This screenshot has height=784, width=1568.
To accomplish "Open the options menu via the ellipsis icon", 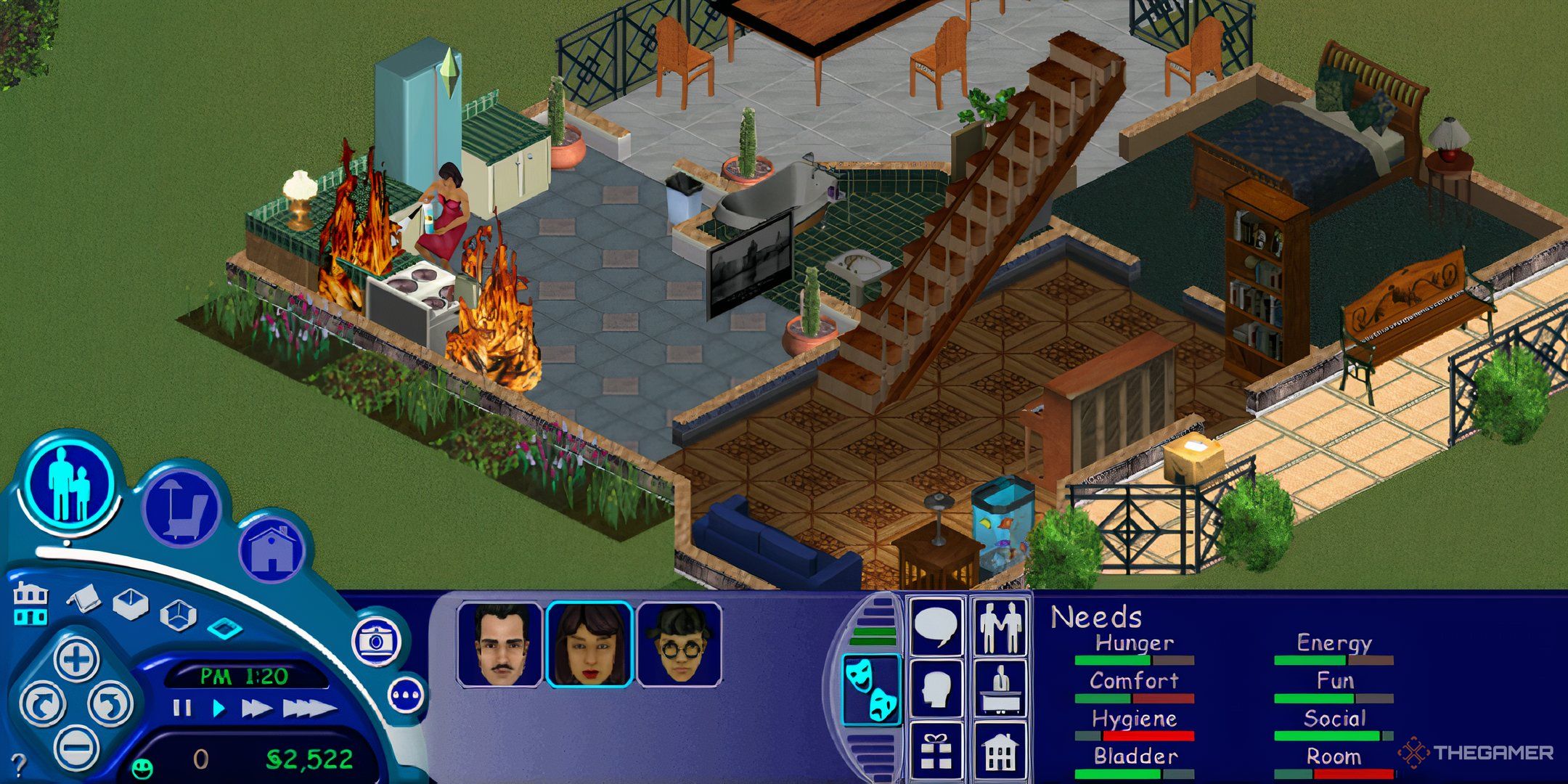I will (405, 694).
